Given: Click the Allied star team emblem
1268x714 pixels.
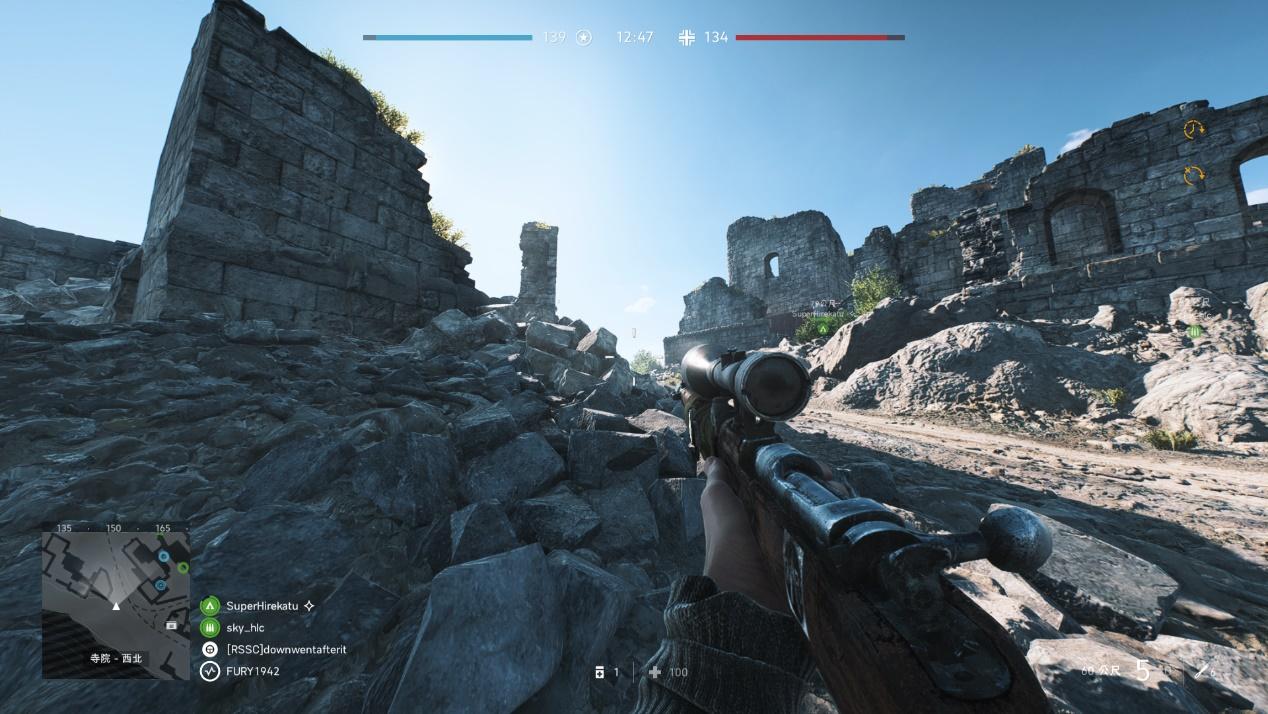Looking at the screenshot, I should point(584,38).
